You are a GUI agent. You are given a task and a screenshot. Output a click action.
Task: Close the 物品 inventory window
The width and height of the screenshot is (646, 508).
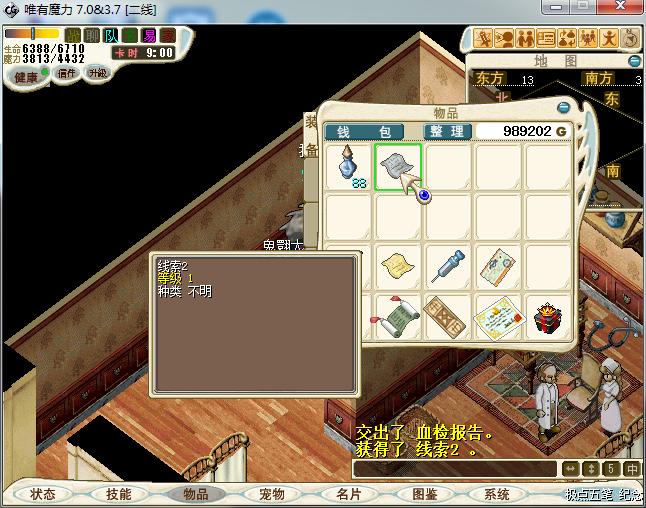coord(563,108)
